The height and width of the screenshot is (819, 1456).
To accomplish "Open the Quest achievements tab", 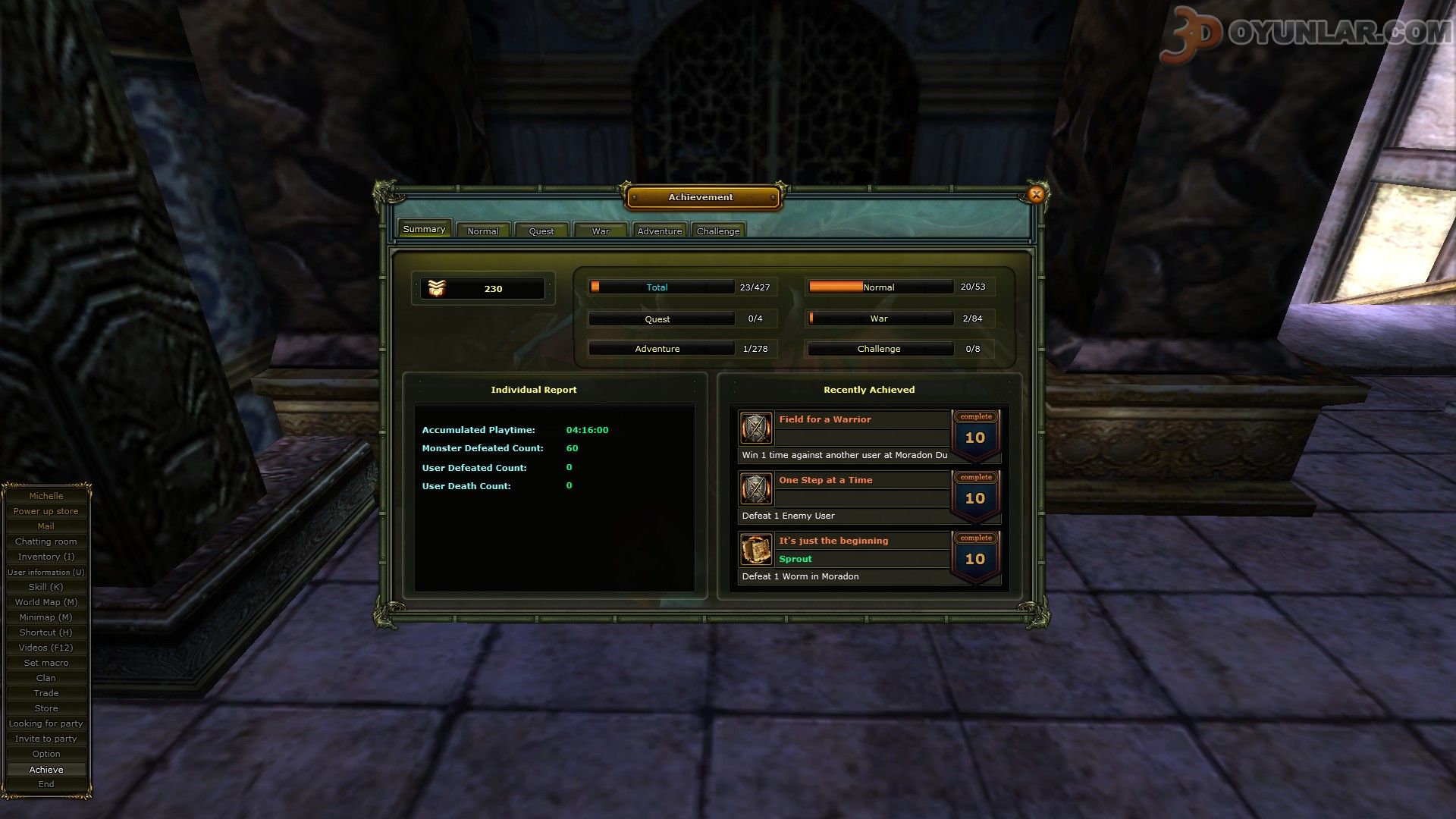I will click(x=541, y=231).
